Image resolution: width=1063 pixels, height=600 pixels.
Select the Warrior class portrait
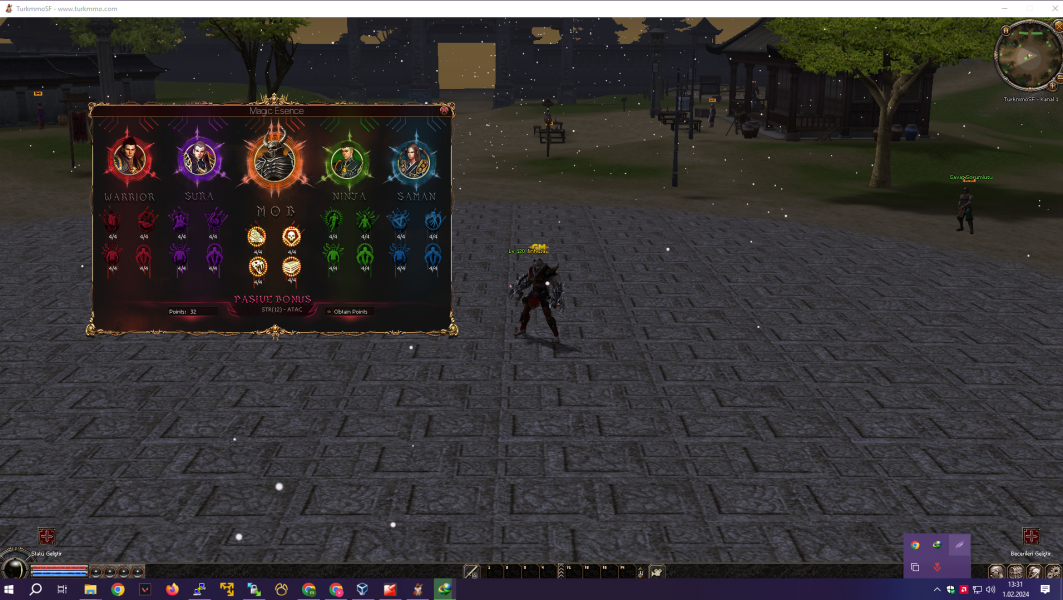click(x=130, y=159)
